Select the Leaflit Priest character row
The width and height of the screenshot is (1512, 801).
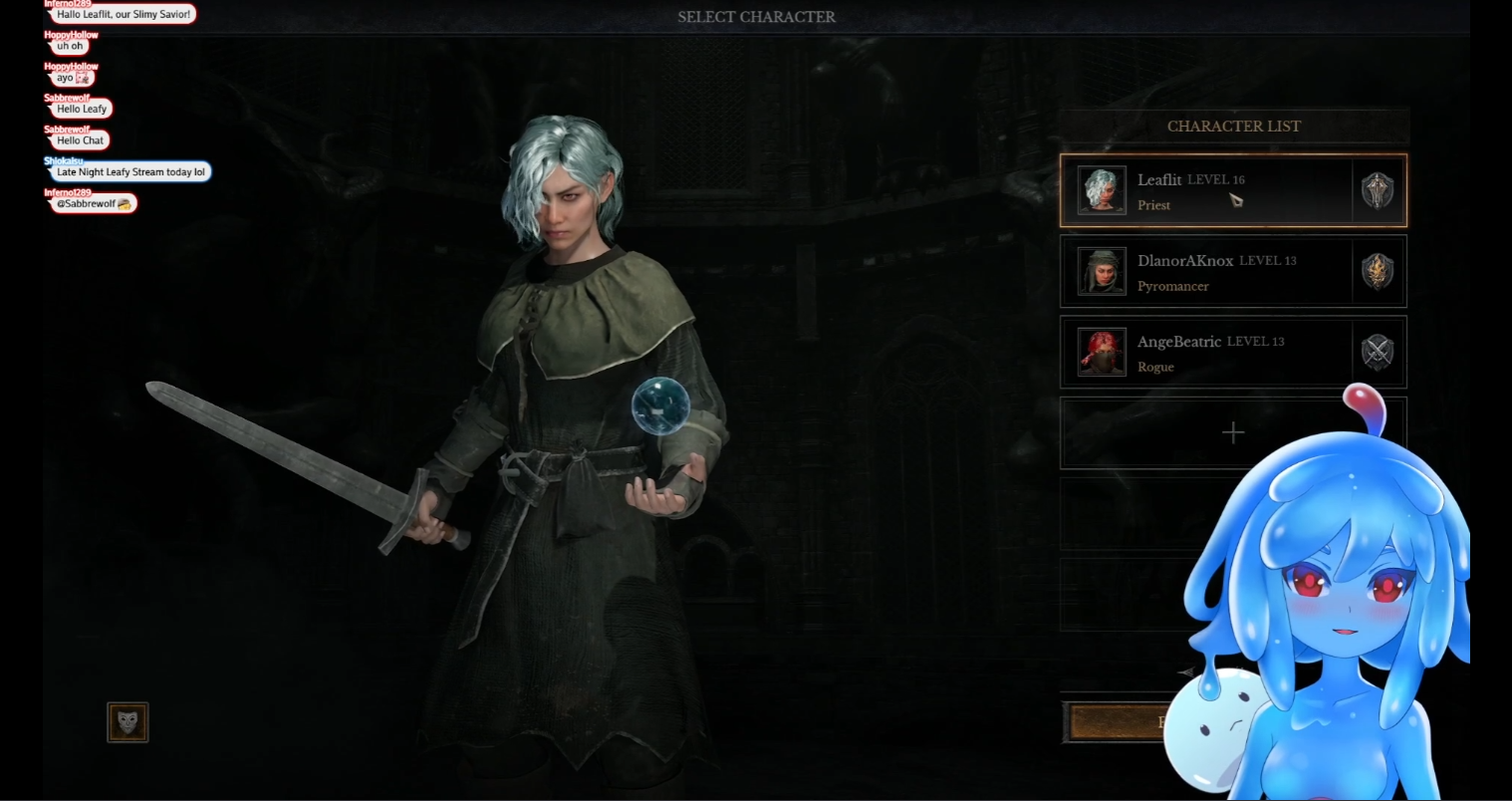(1232, 190)
